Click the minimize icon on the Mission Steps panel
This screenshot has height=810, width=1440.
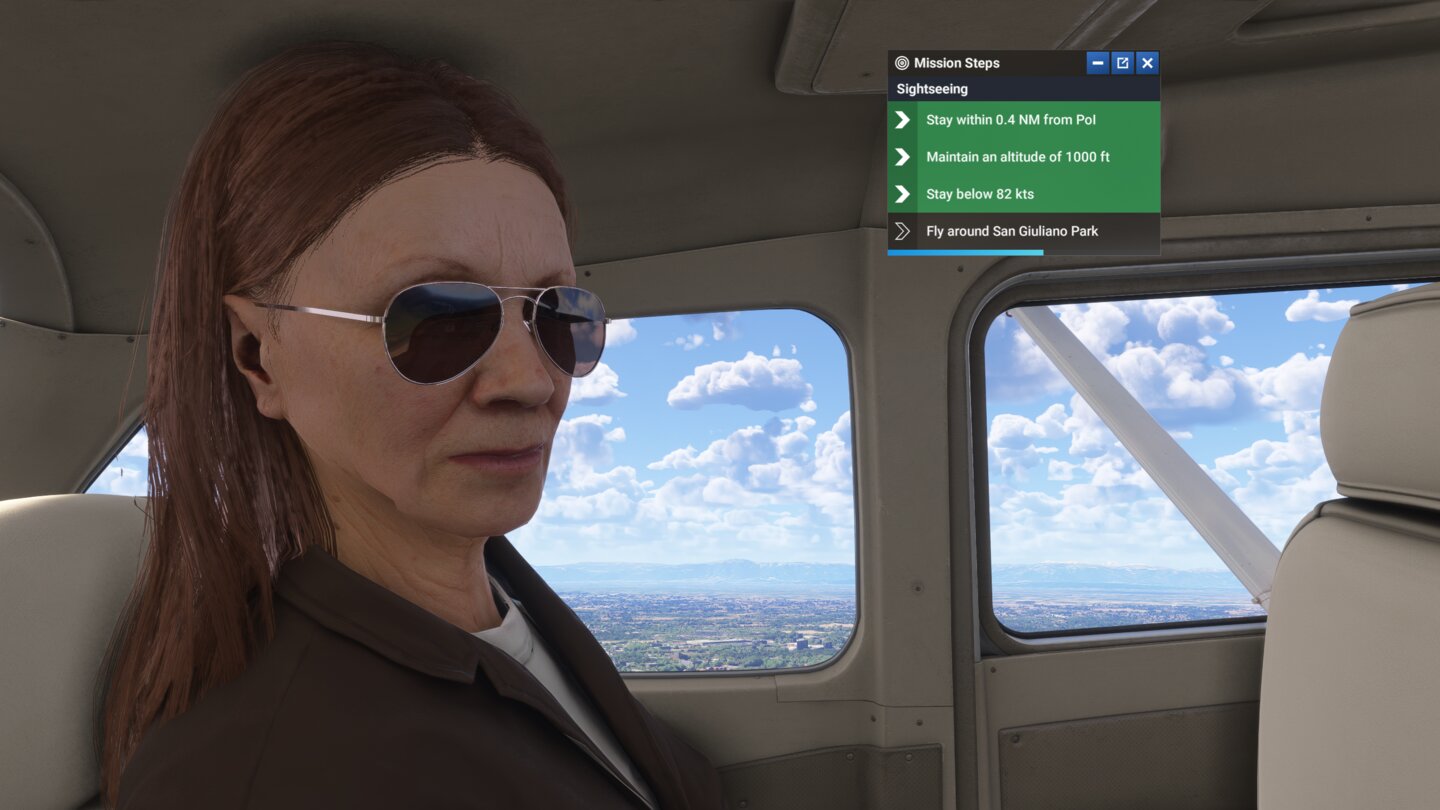tap(1097, 62)
